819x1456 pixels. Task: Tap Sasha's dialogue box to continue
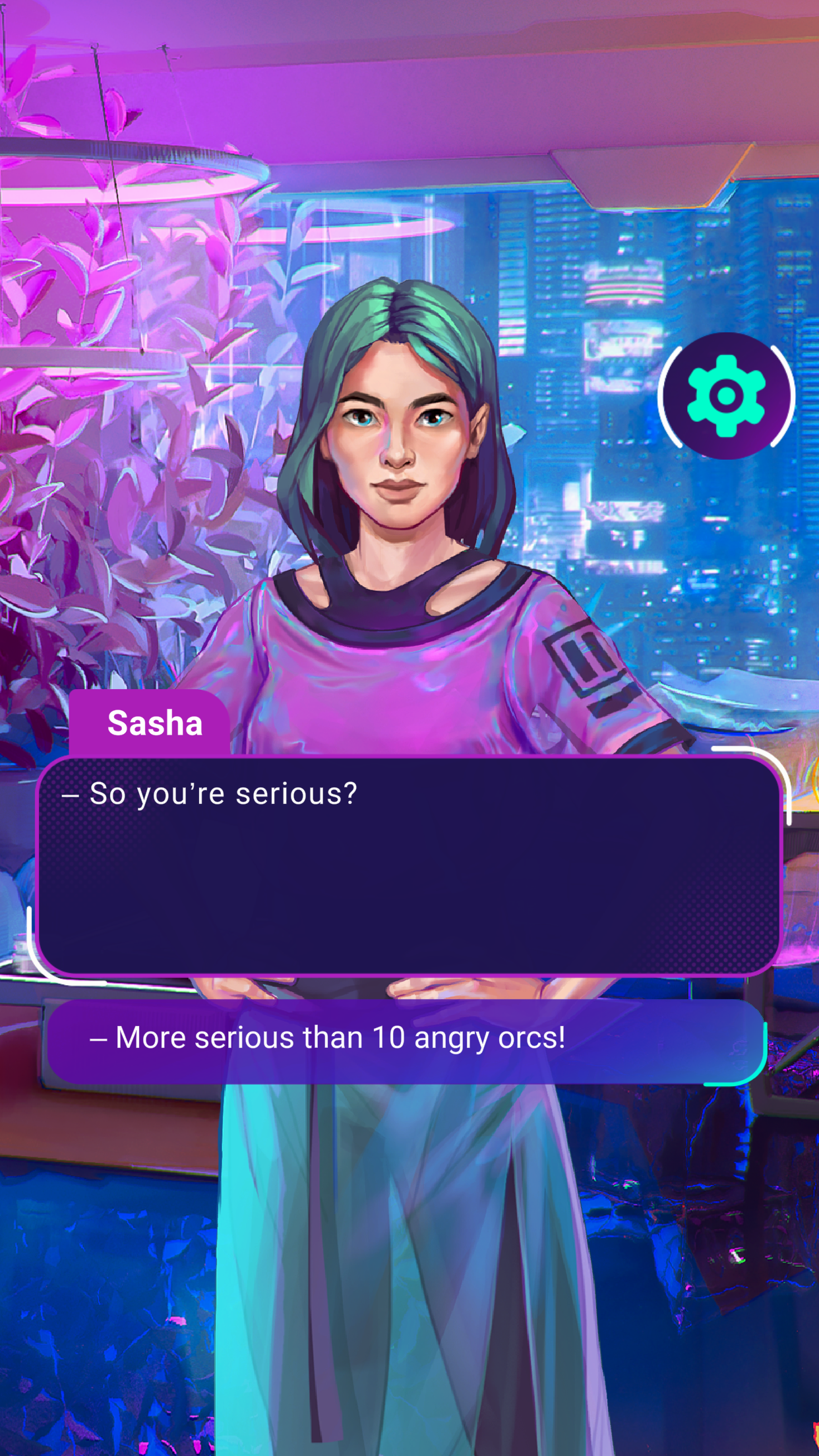click(x=409, y=865)
